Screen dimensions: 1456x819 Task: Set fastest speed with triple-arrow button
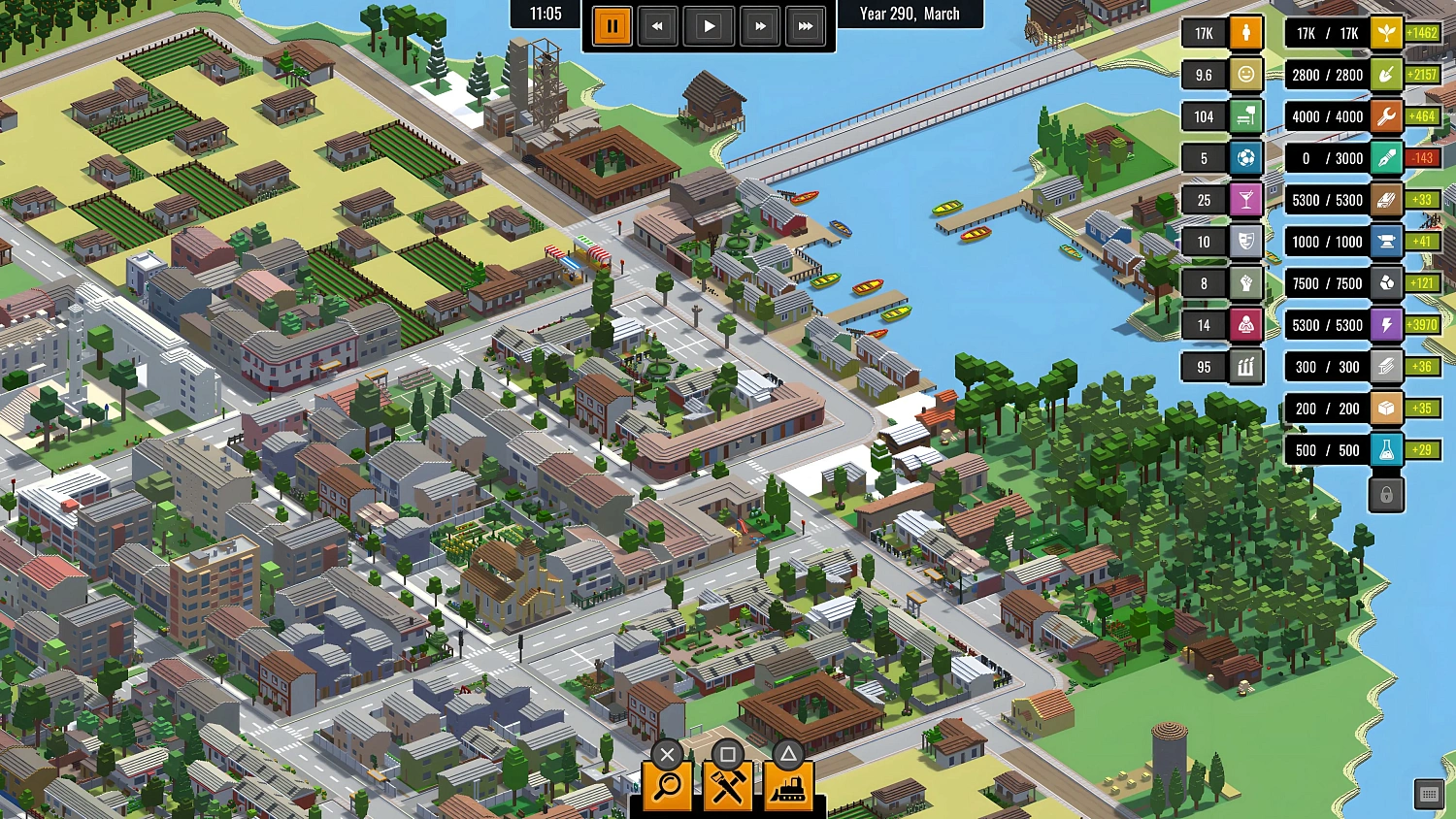(806, 26)
